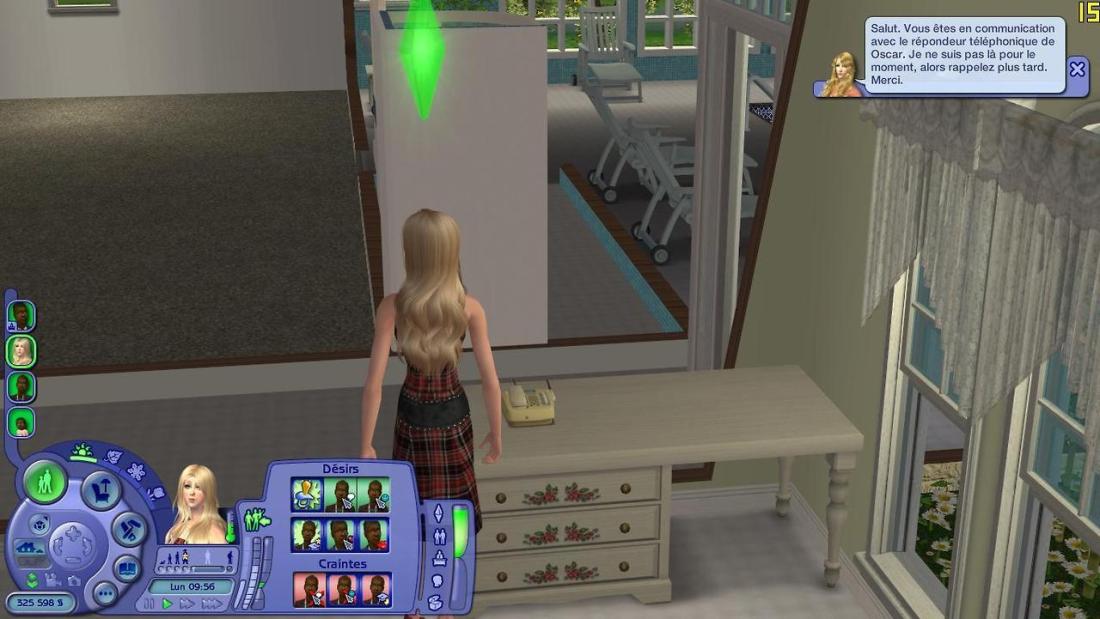
Task: Open Build mode with the hammer icon
Action: pyautogui.click(x=129, y=528)
